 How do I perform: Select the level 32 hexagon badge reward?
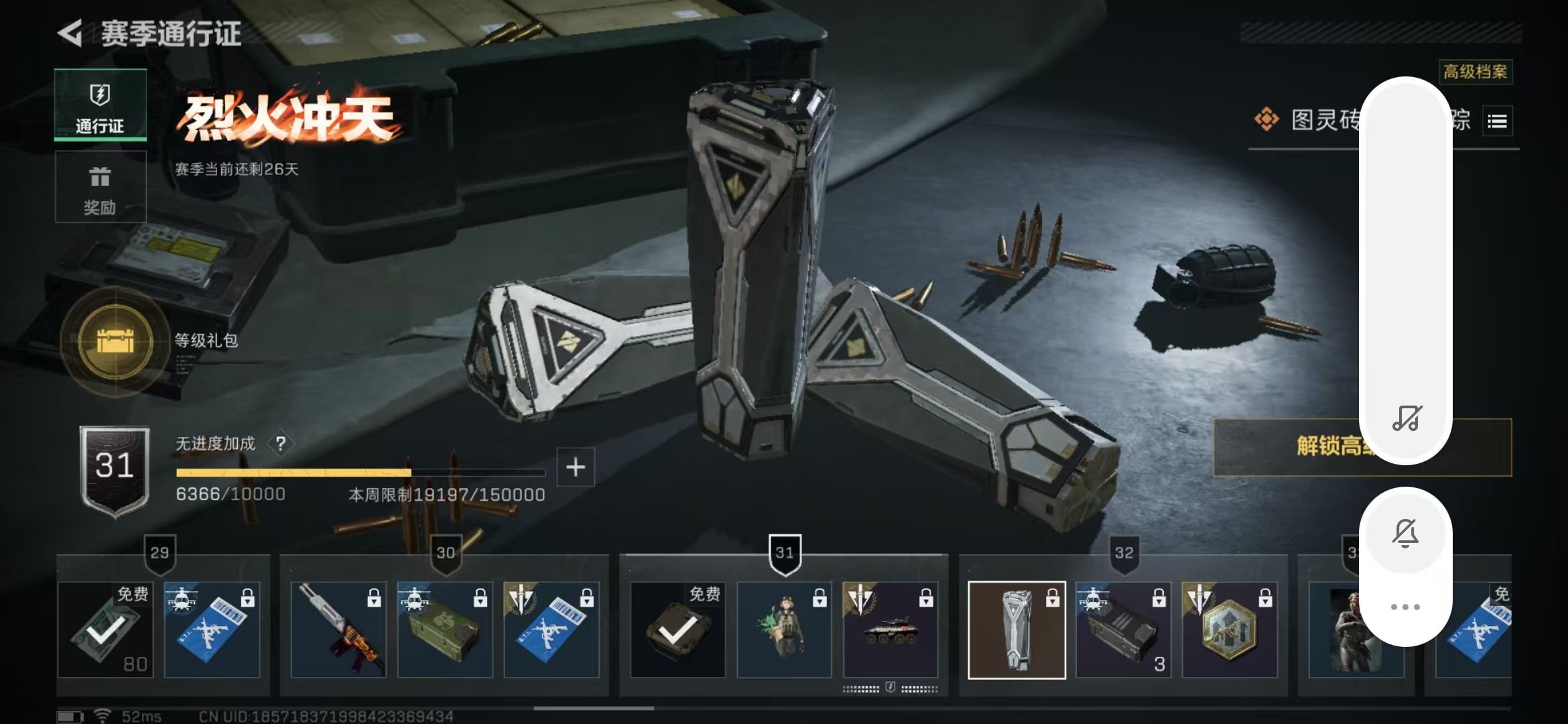click(1230, 629)
